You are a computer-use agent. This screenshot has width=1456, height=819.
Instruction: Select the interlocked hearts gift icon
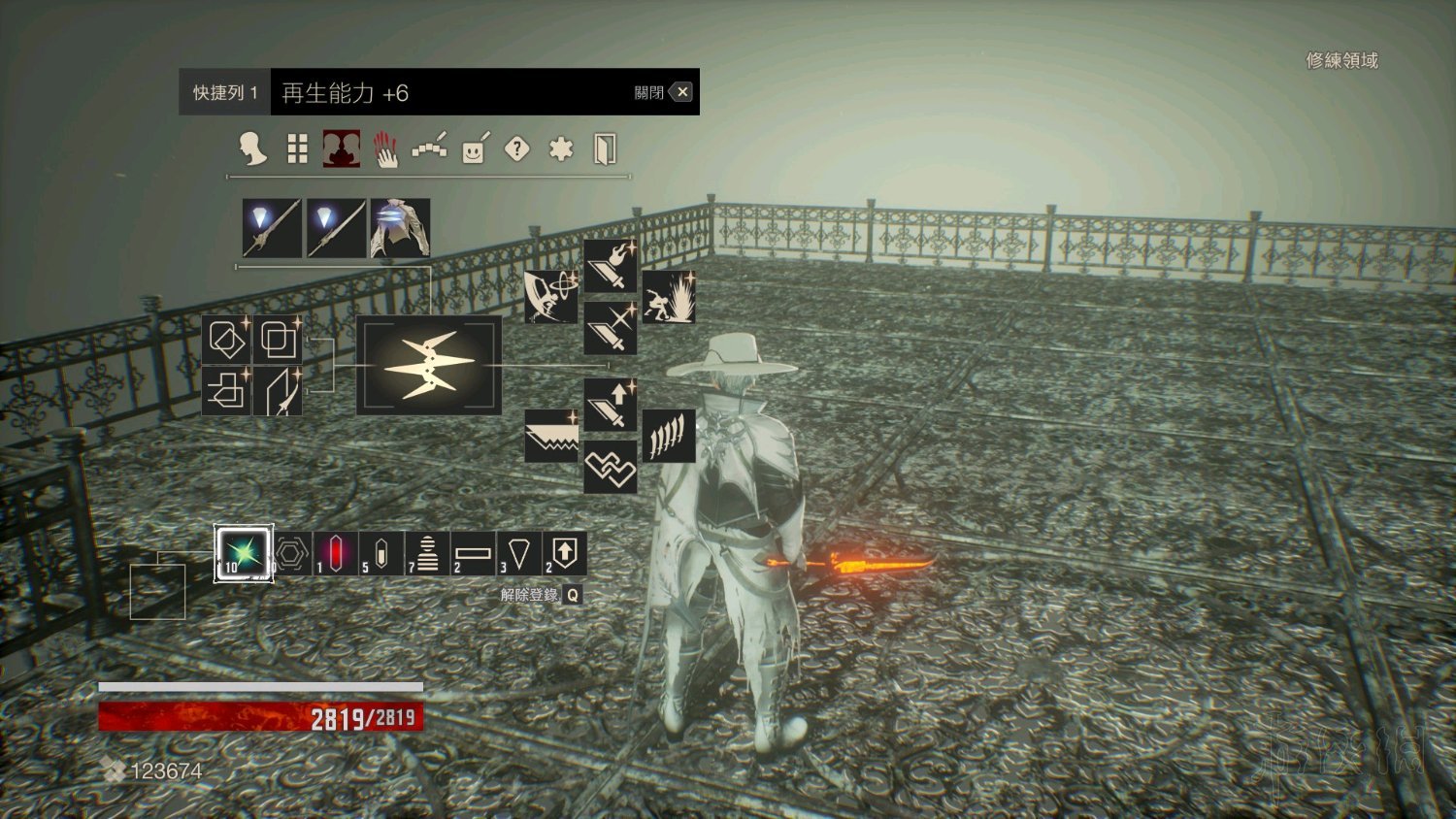(610, 468)
